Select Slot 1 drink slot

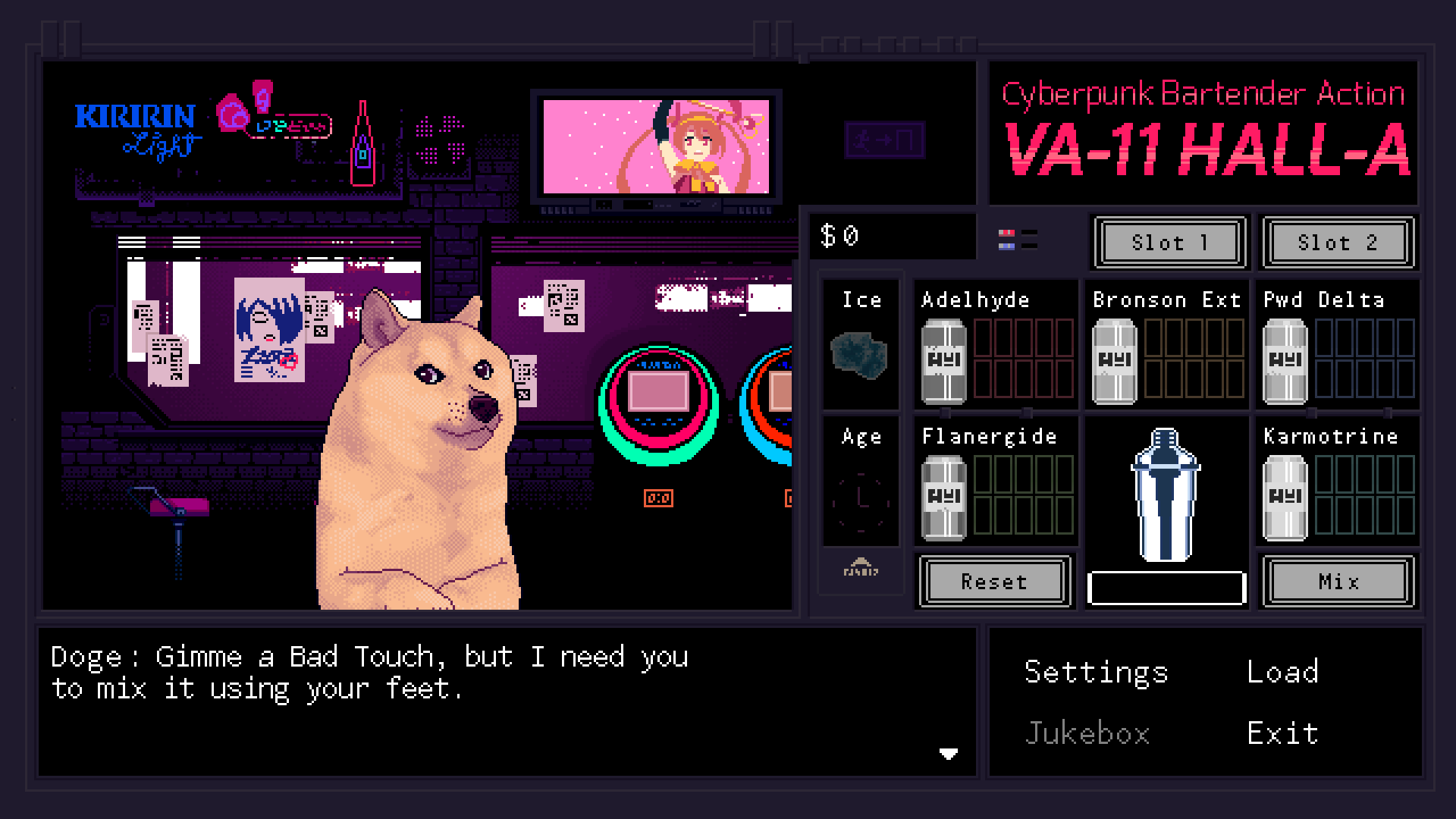(1169, 243)
